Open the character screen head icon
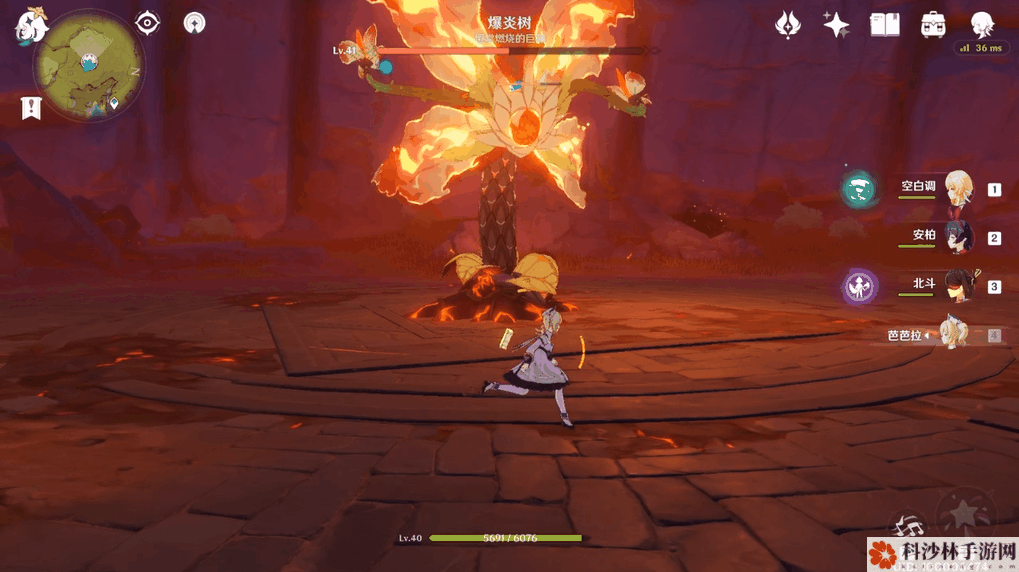Screen dimensions: 1019x572 pyautogui.click(x=982, y=25)
